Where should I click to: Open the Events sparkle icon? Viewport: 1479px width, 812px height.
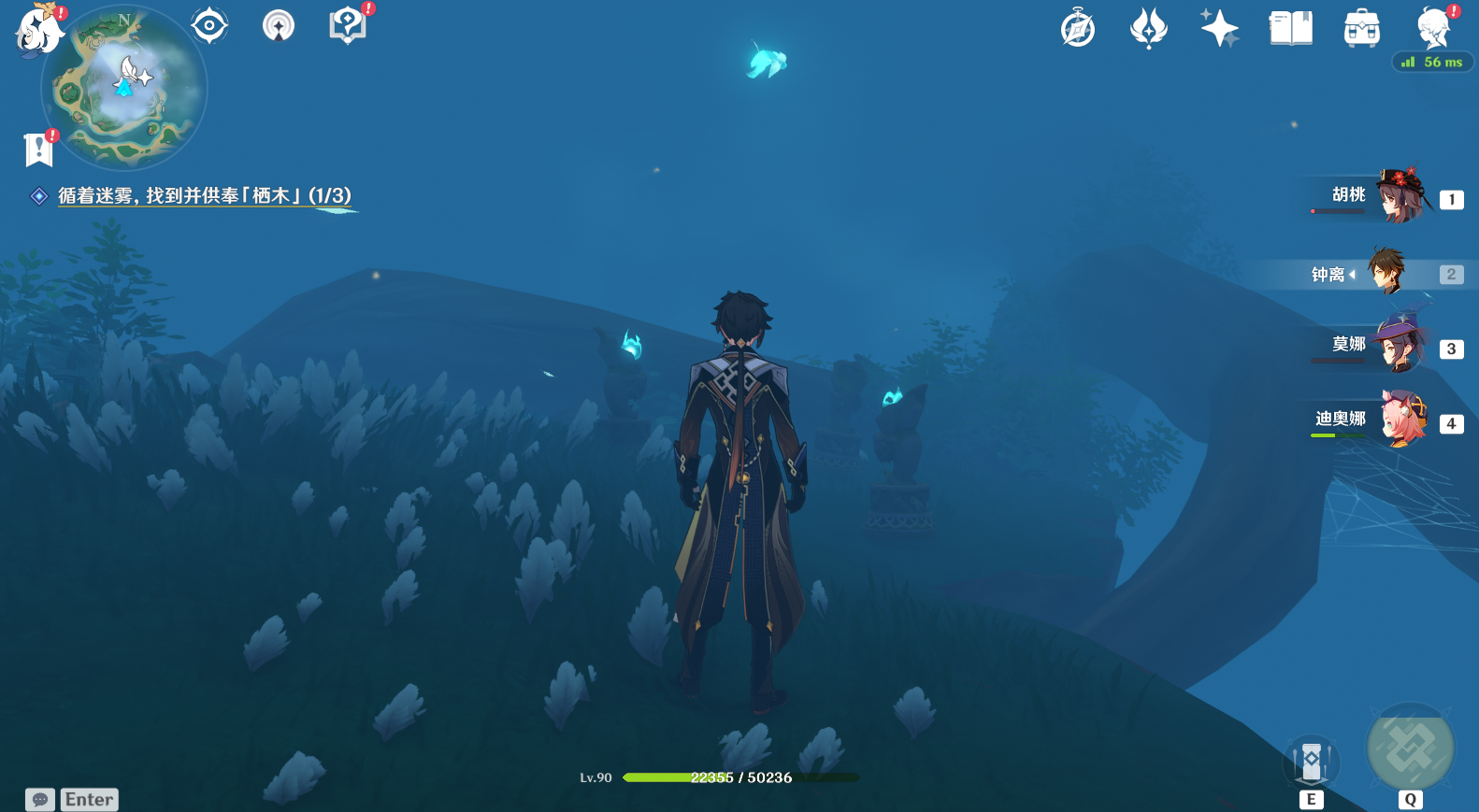pos(1219,28)
